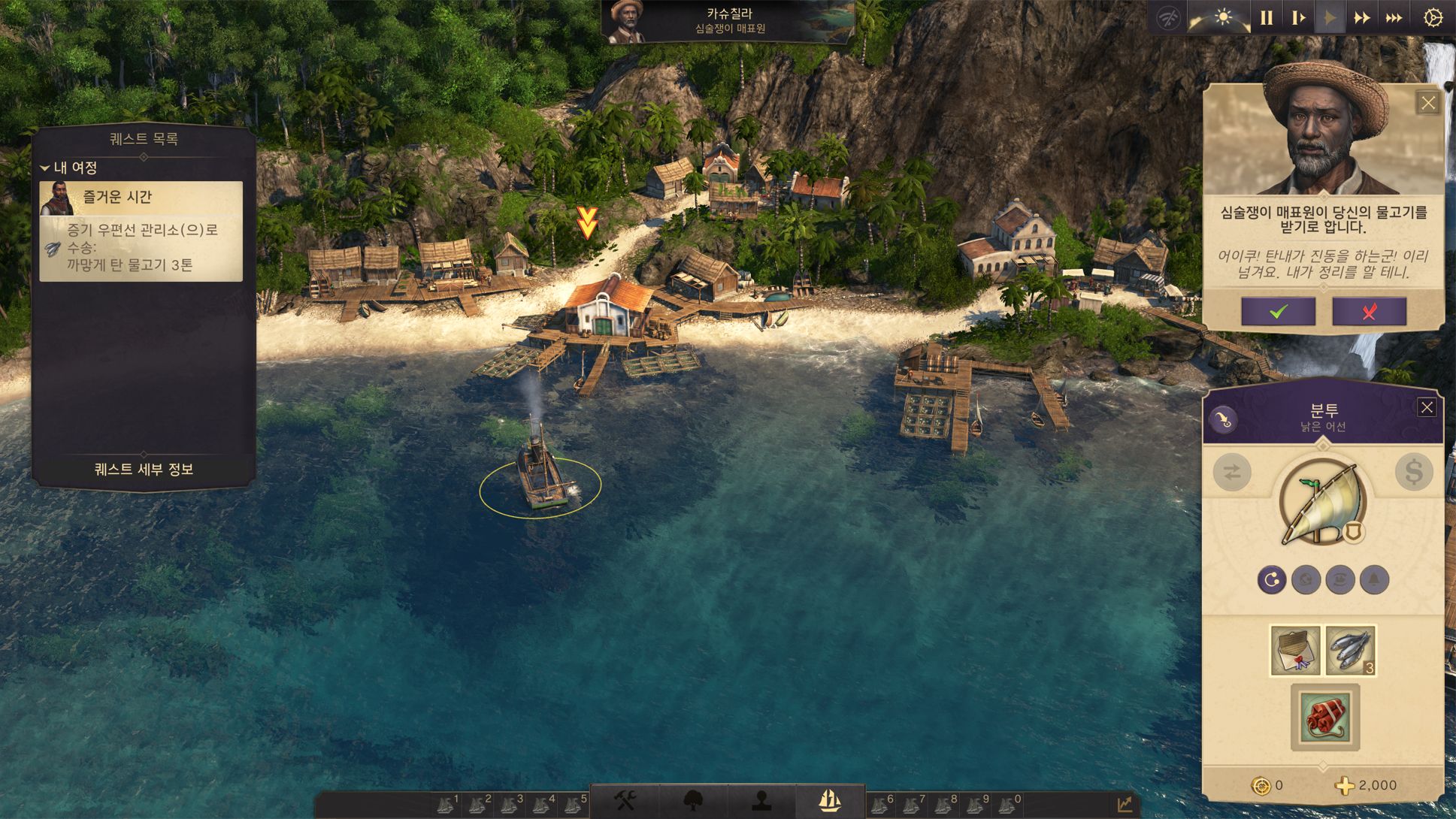Close the postman dialogue panel
This screenshot has height=819, width=1456.
(1427, 103)
